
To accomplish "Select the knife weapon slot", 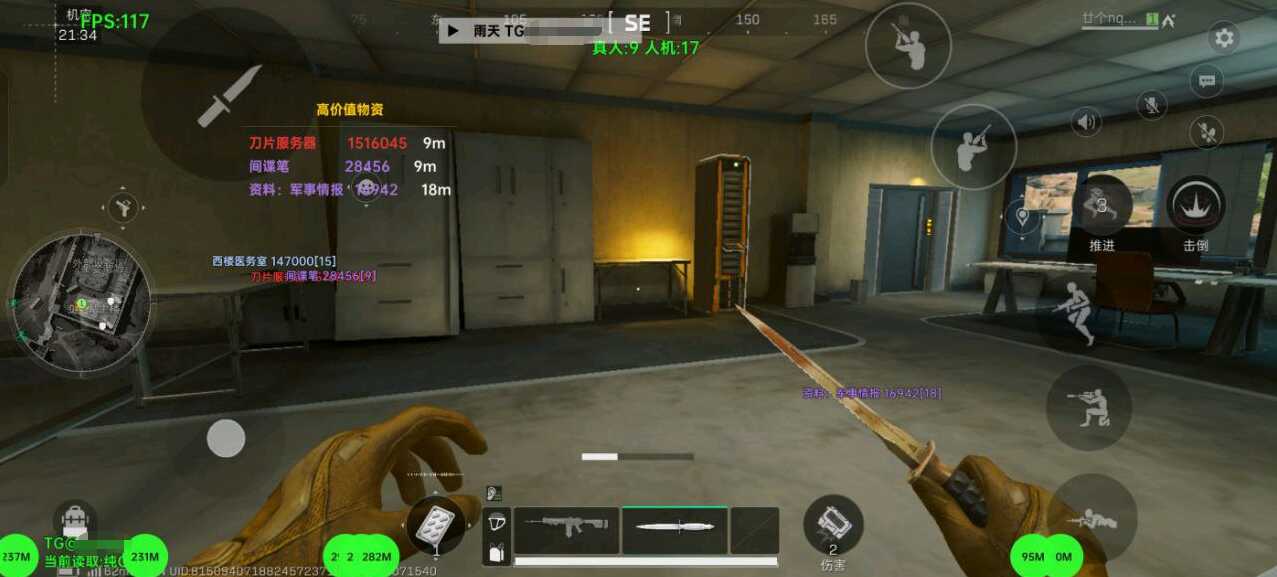I will coord(674,528).
